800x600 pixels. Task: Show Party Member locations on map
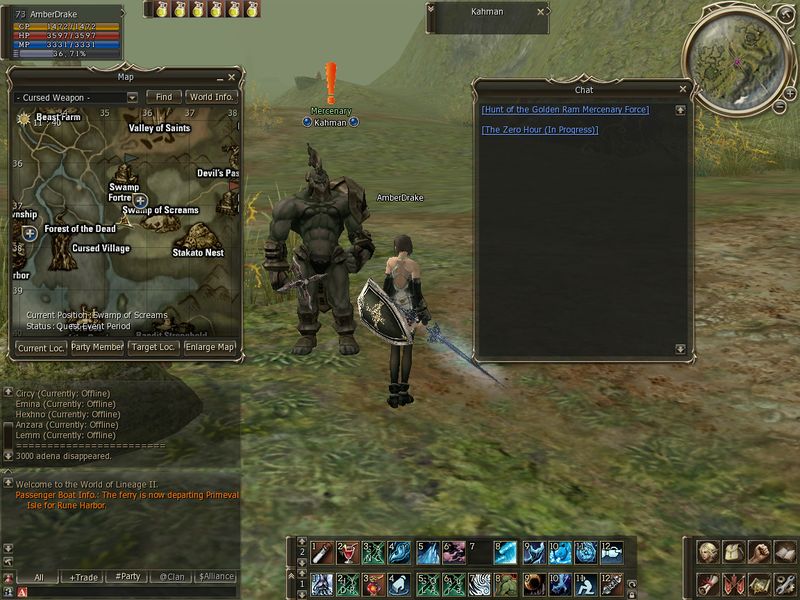[97, 348]
